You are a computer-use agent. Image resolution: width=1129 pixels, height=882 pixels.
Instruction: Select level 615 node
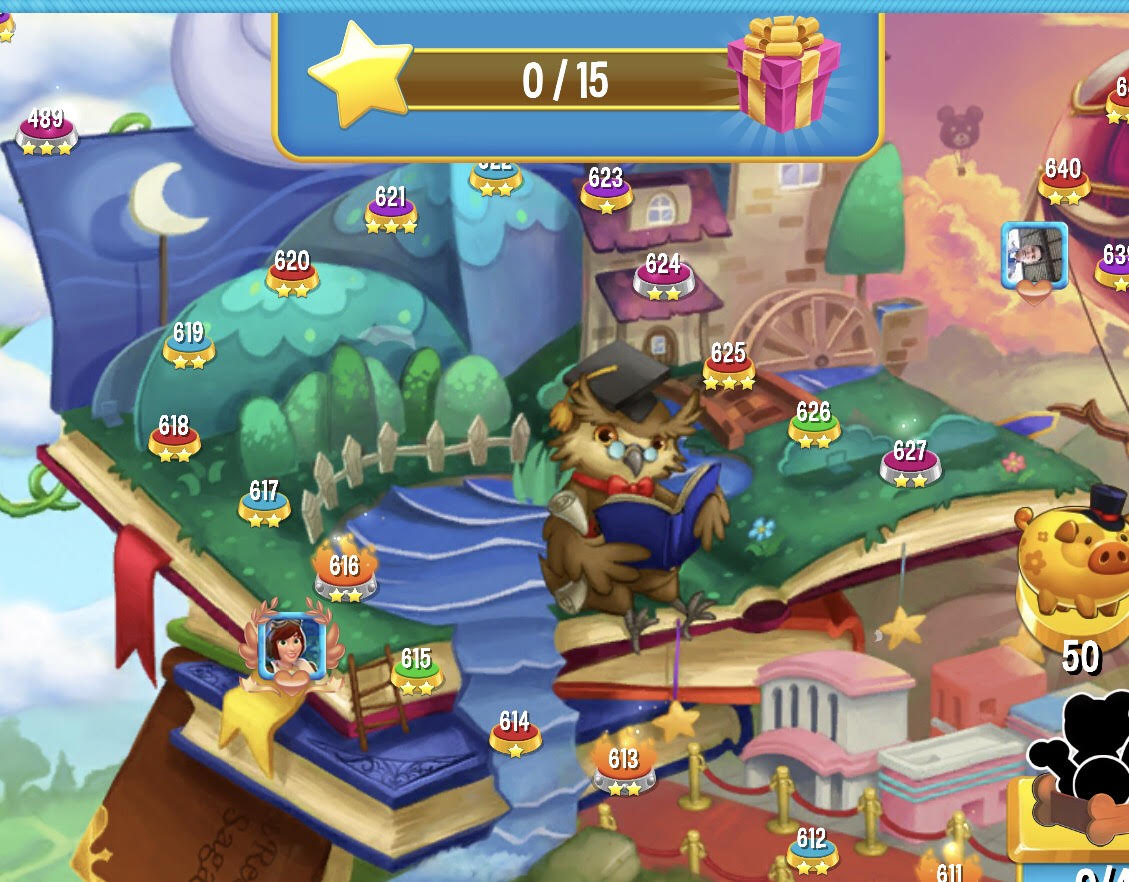416,671
